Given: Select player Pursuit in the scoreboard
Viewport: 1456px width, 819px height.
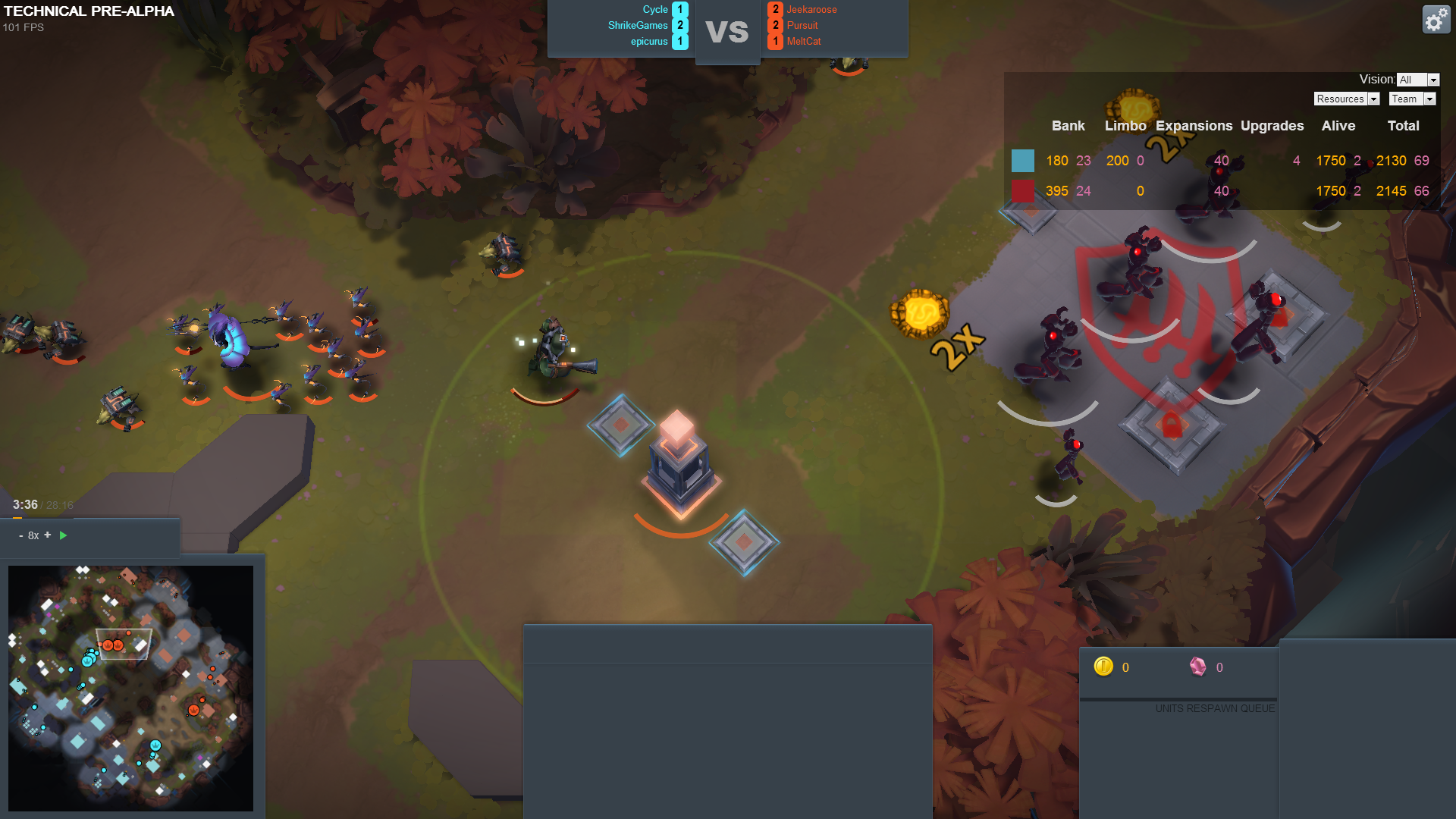Looking at the screenshot, I should coord(802,26).
